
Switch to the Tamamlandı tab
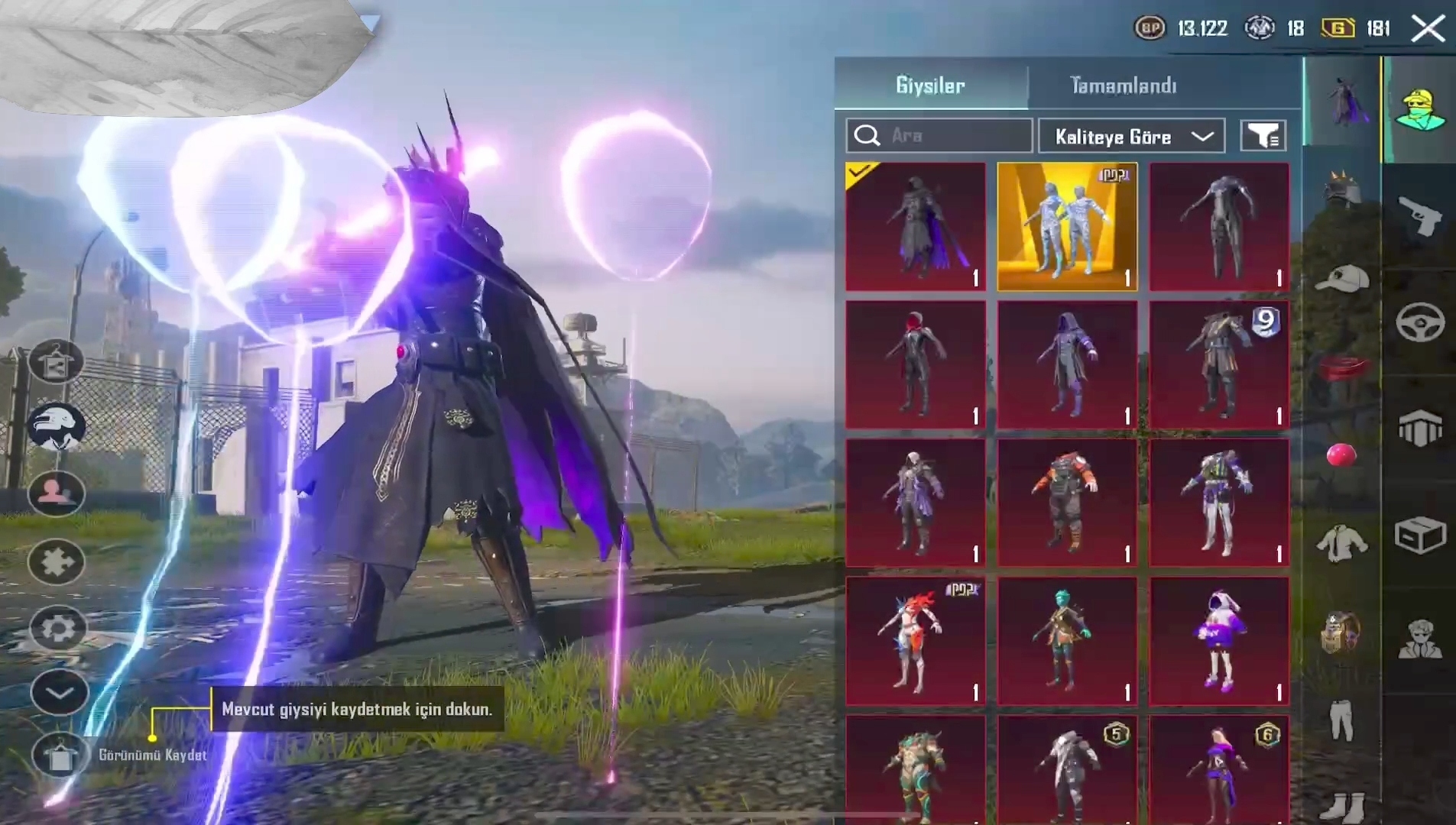pyautogui.click(x=1123, y=85)
